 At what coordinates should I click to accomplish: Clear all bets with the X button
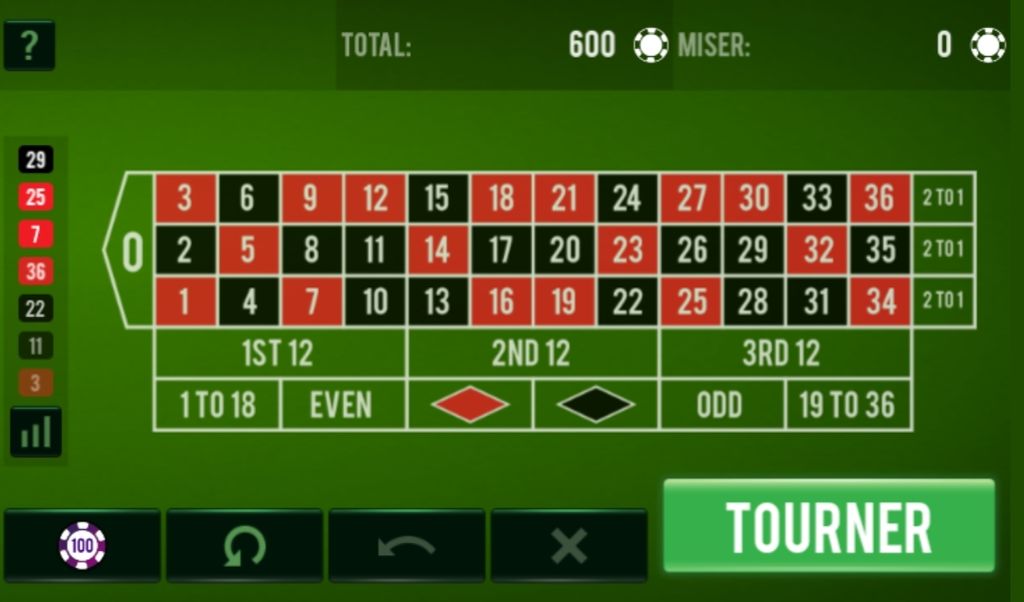pos(568,546)
